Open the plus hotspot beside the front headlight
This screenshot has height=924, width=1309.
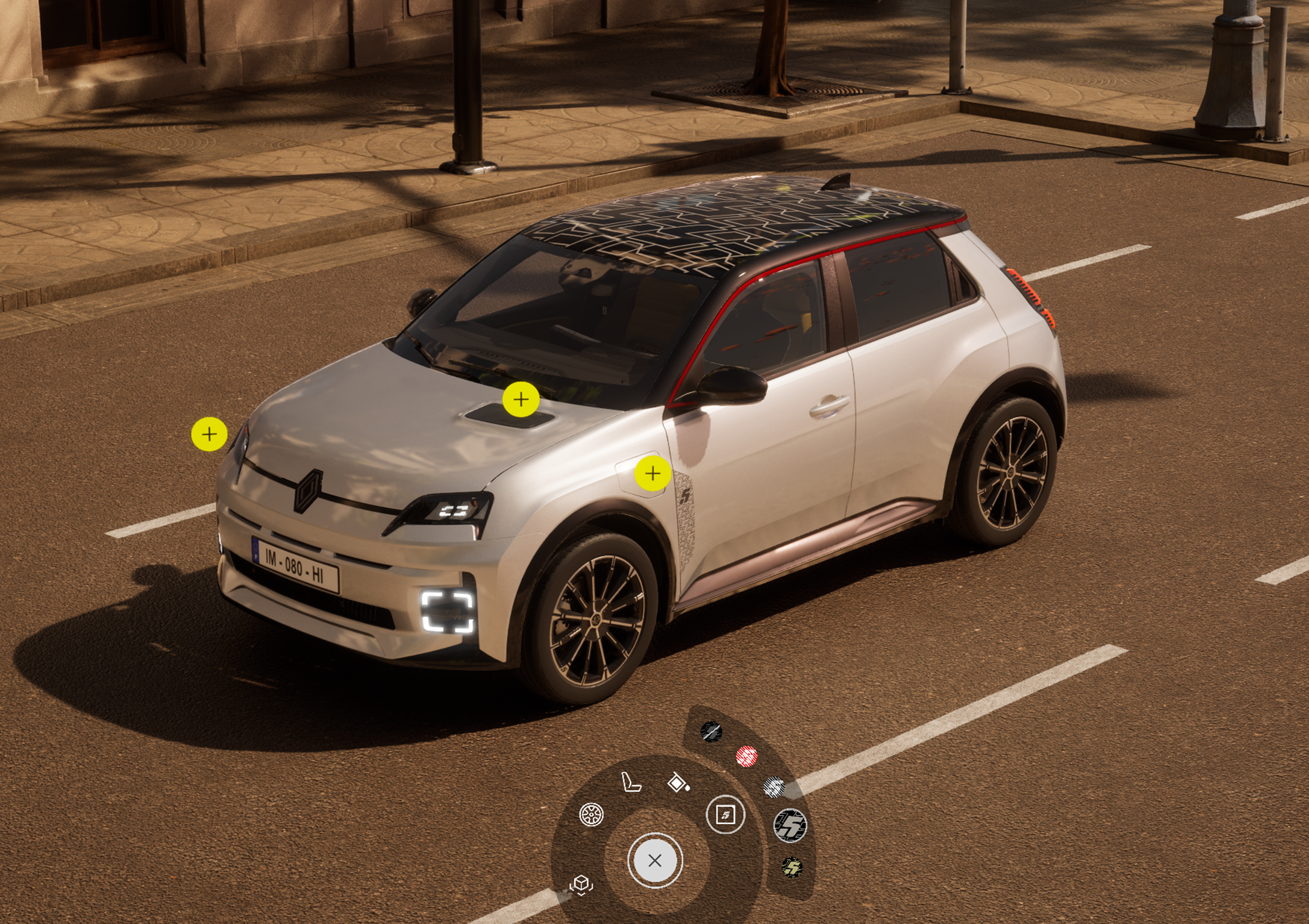(x=209, y=434)
